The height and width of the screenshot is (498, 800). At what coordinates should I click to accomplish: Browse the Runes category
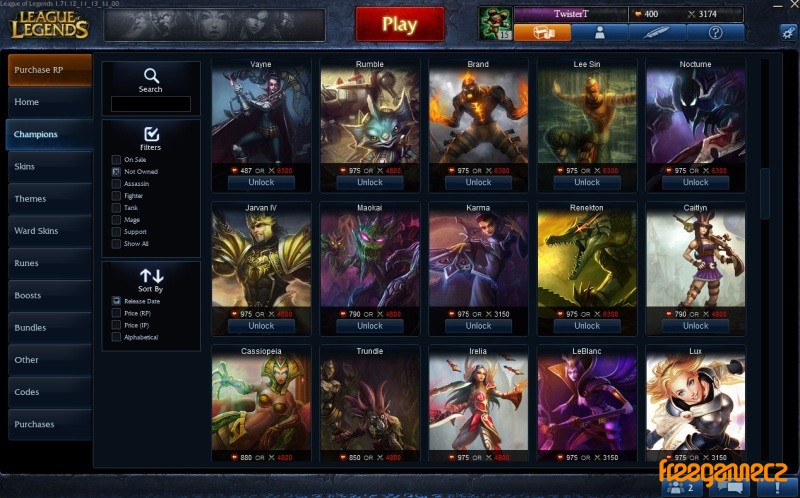pos(50,263)
